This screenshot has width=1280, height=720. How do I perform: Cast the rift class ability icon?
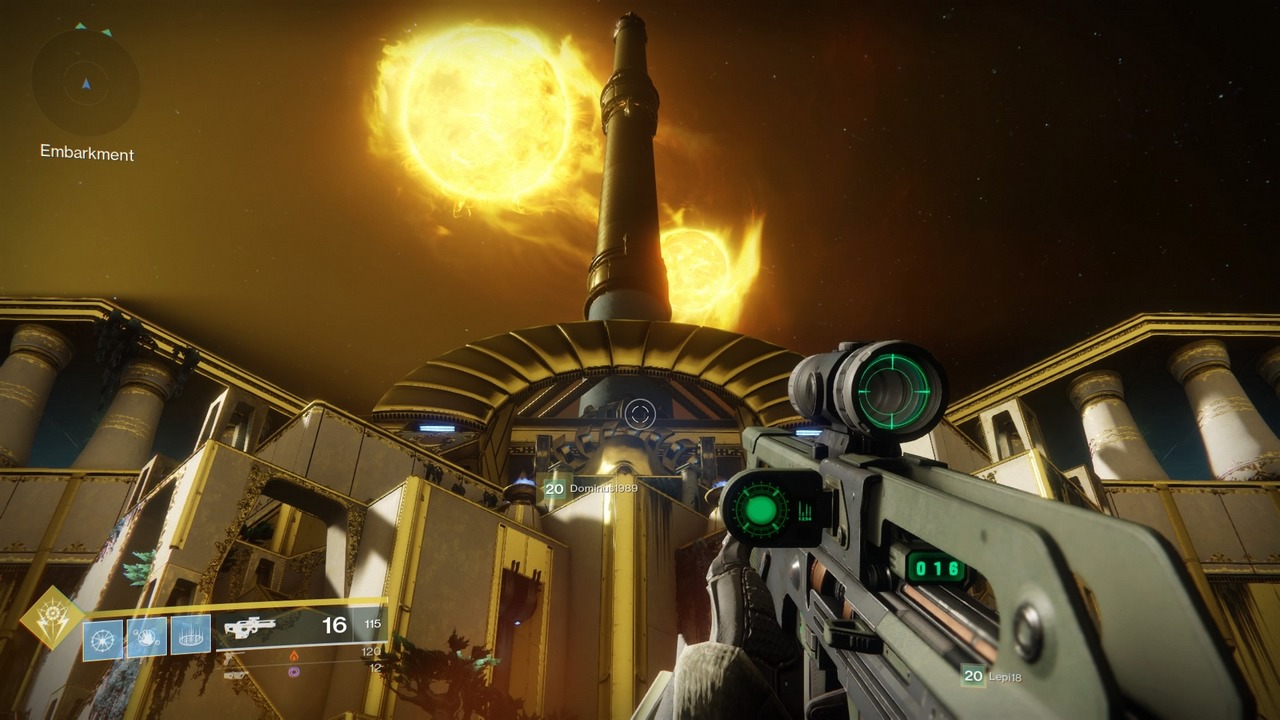click(190, 635)
